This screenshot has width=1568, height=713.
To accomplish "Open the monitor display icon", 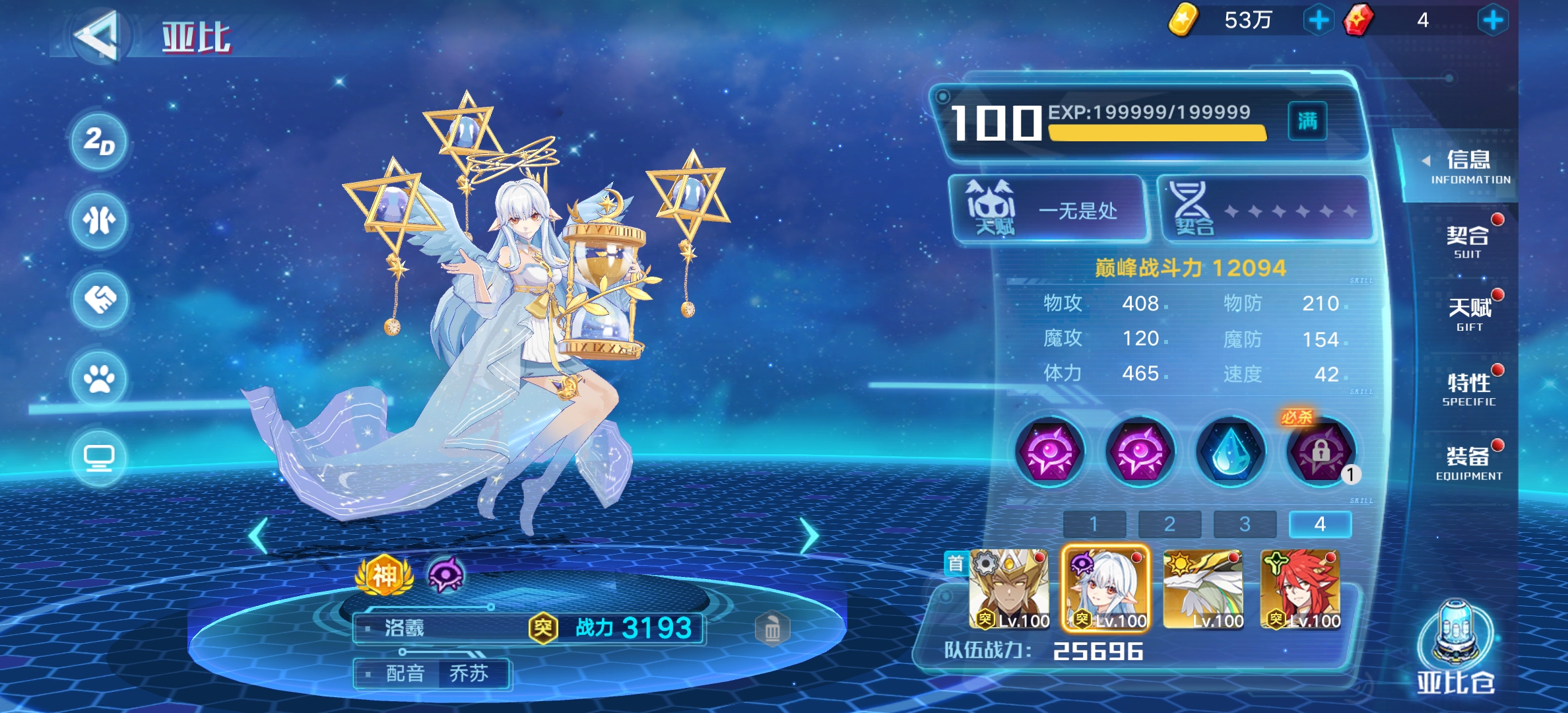I will 99,458.
